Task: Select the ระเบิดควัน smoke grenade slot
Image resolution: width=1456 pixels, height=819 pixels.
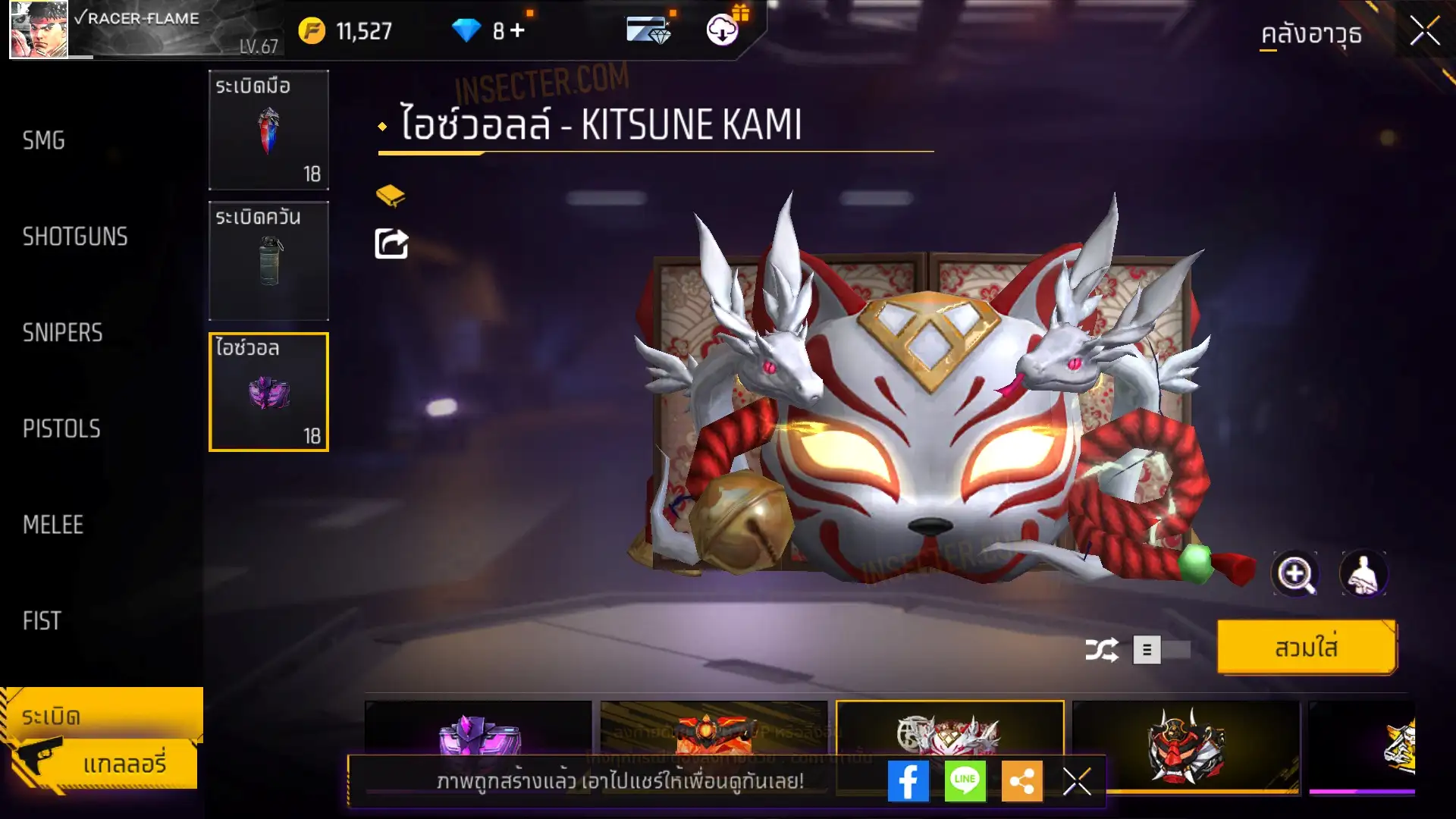Action: [x=268, y=261]
